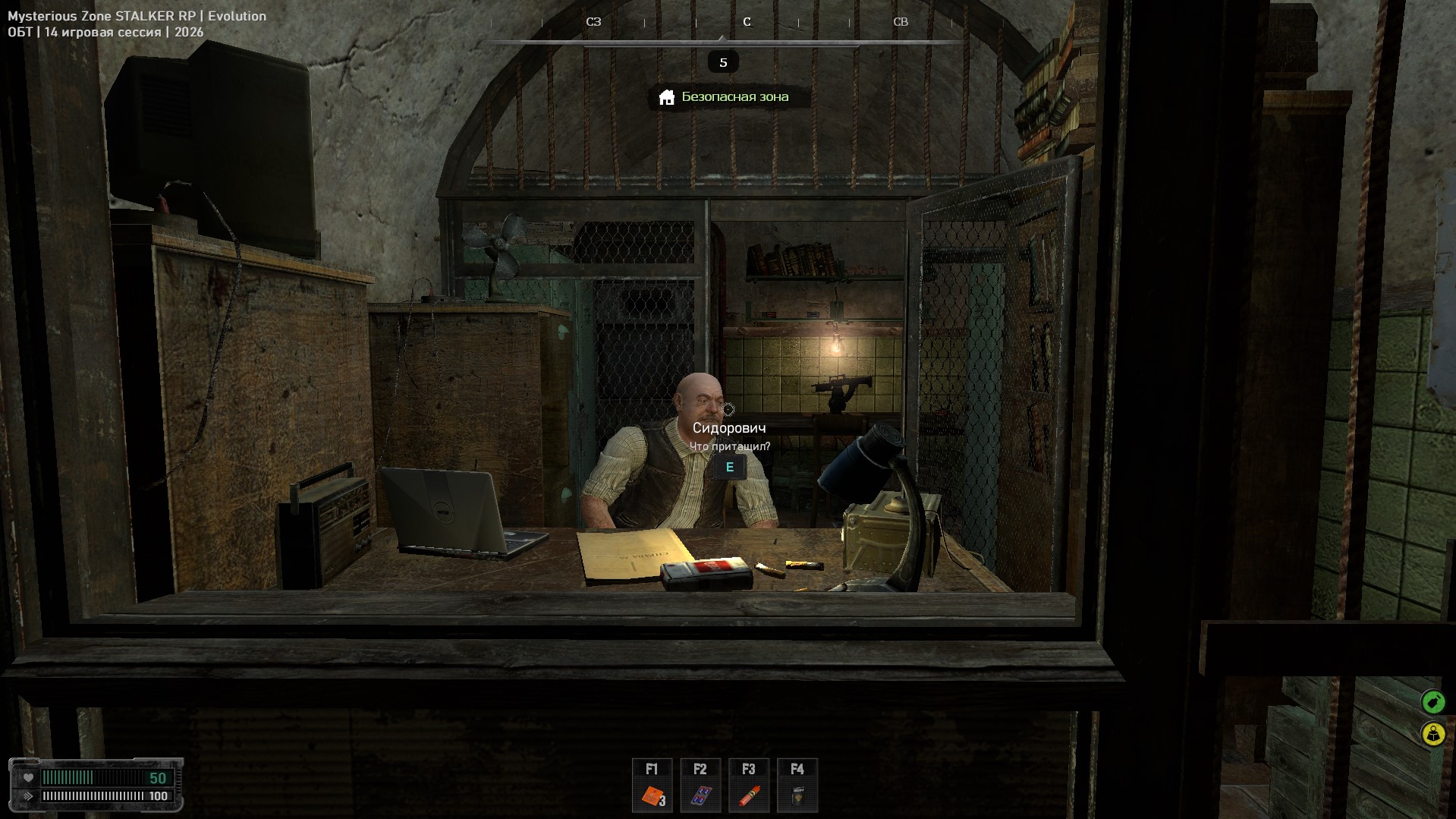The height and width of the screenshot is (819, 1456).
Task: Select the orange bandage pack in slot F1
Action: 653,795
